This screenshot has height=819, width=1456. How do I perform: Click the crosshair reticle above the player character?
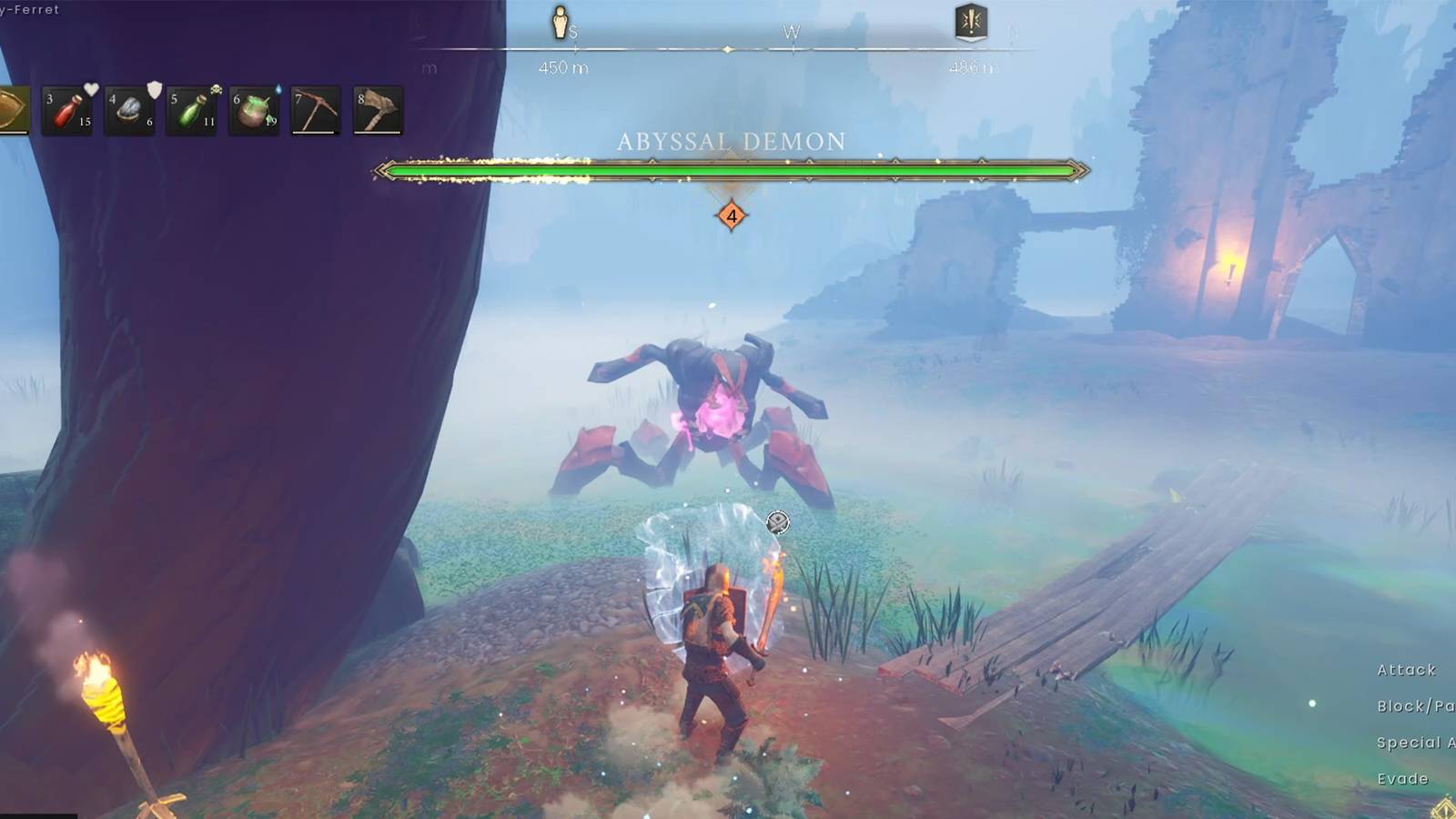(x=776, y=521)
